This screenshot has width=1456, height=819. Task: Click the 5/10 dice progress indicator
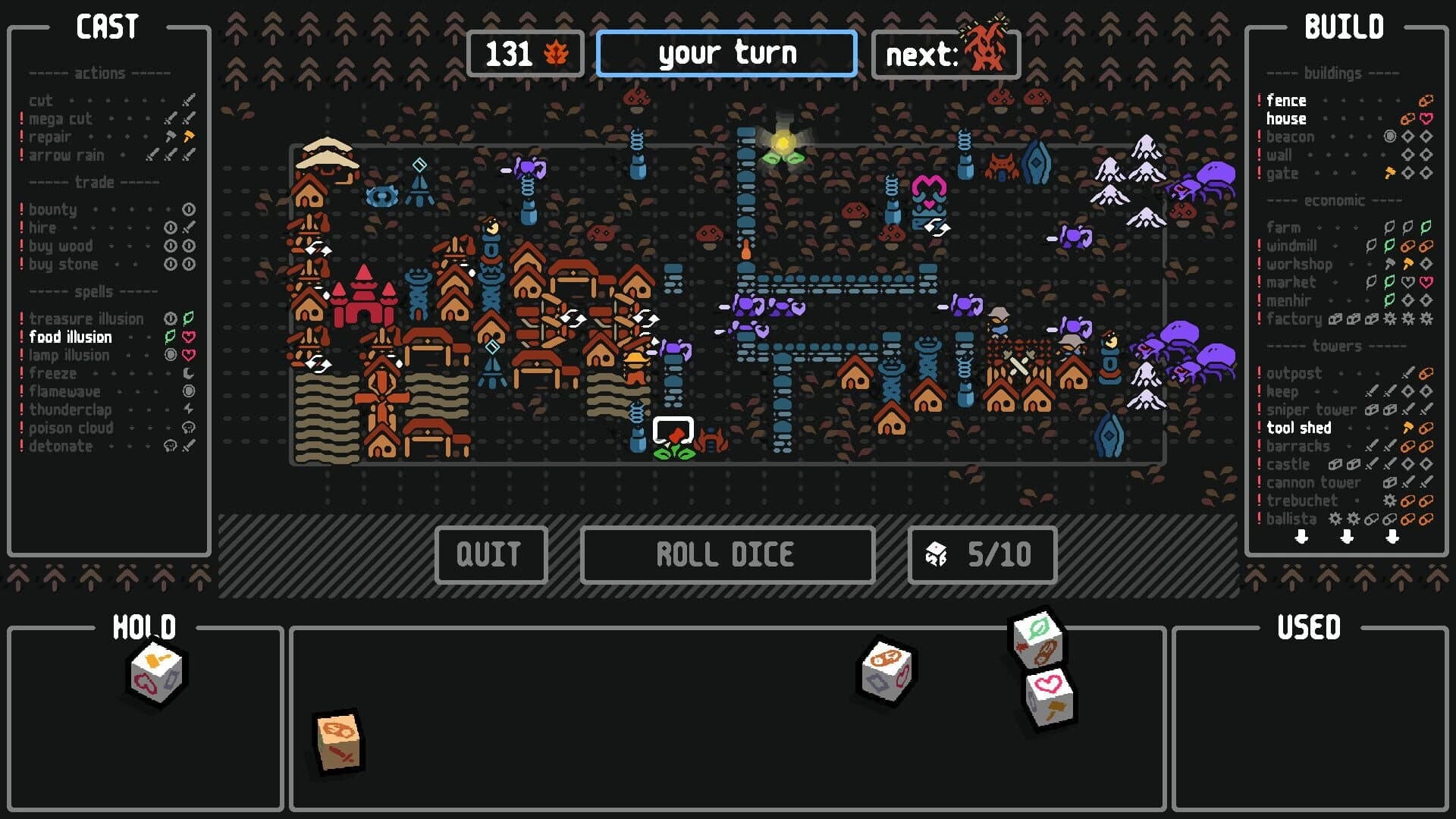point(982,554)
